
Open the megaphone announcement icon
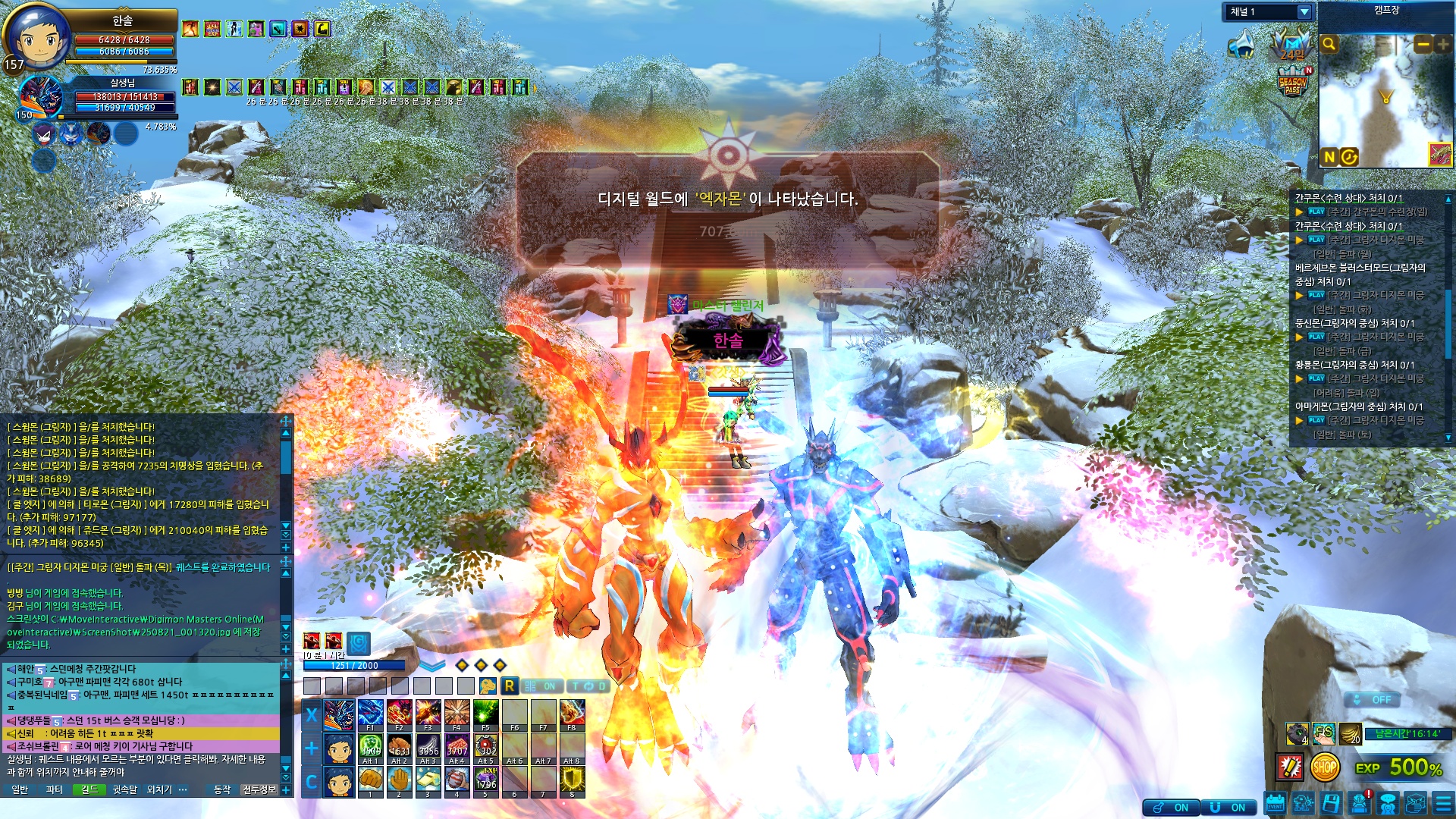tap(1241, 45)
